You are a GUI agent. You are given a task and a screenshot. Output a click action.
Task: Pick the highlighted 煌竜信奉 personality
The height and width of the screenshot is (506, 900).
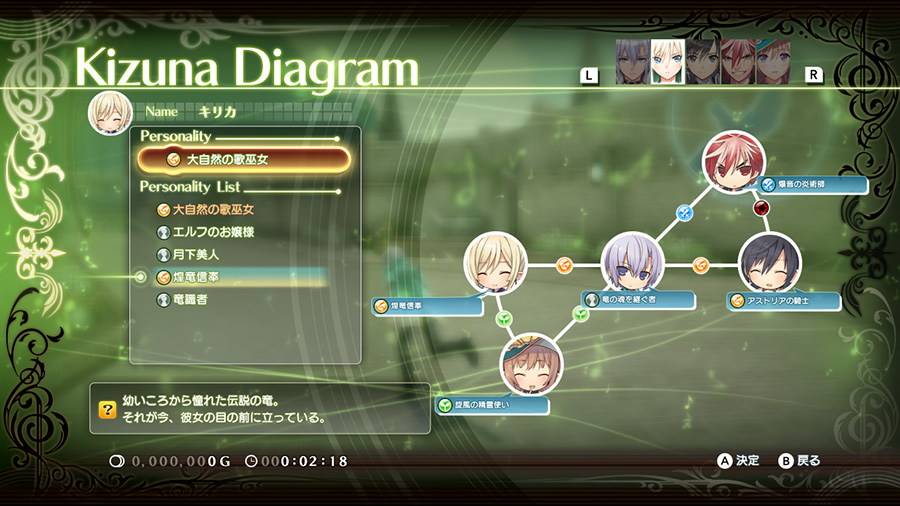click(x=195, y=277)
